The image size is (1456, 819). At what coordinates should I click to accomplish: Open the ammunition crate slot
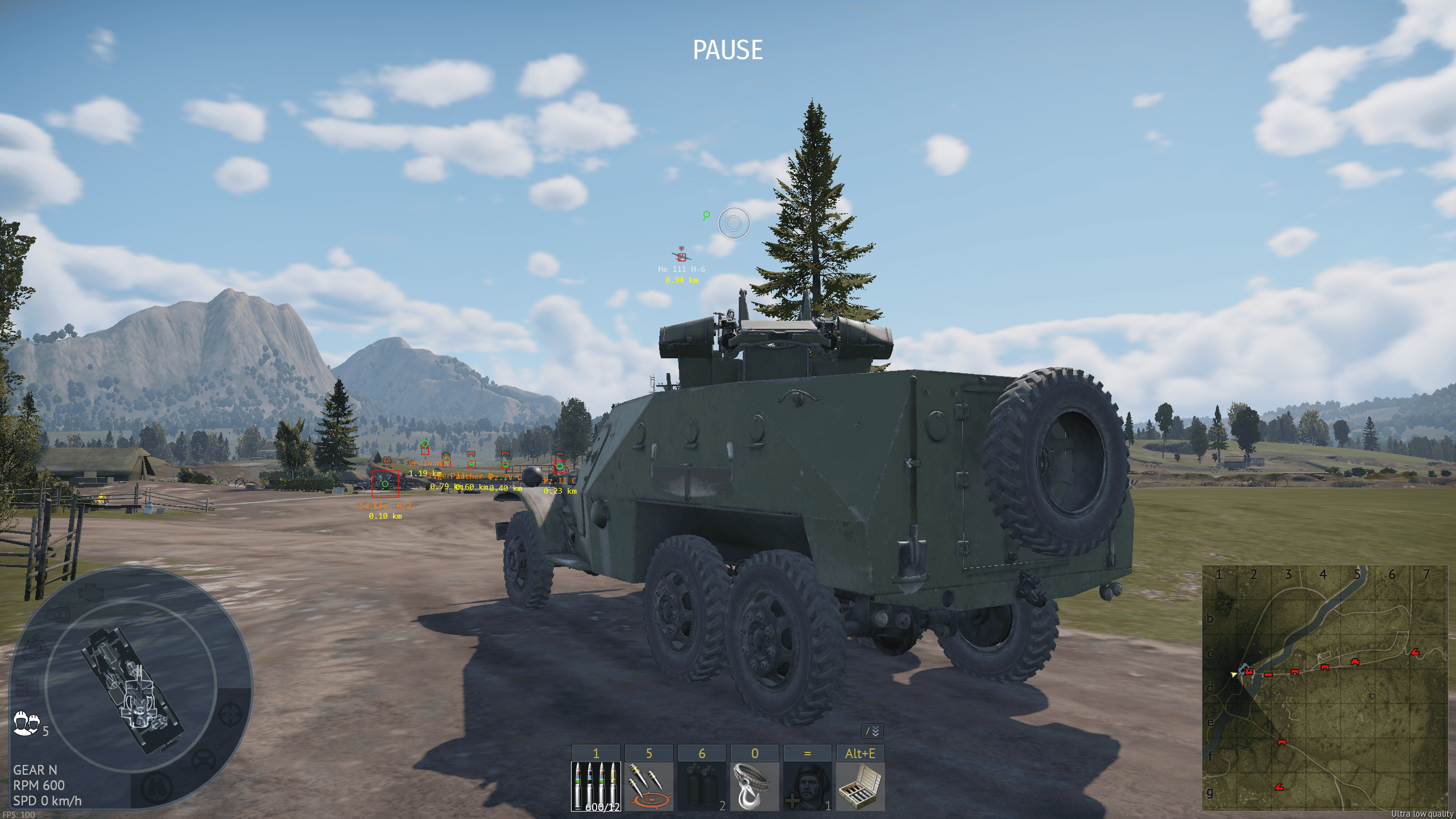pos(860,786)
